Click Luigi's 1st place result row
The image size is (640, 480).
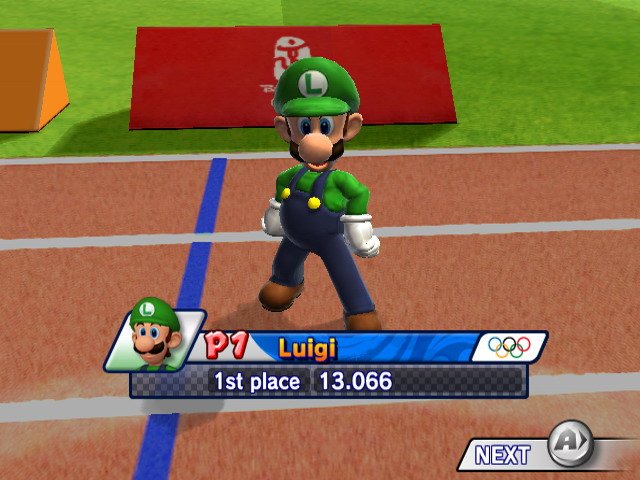click(x=328, y=381)
